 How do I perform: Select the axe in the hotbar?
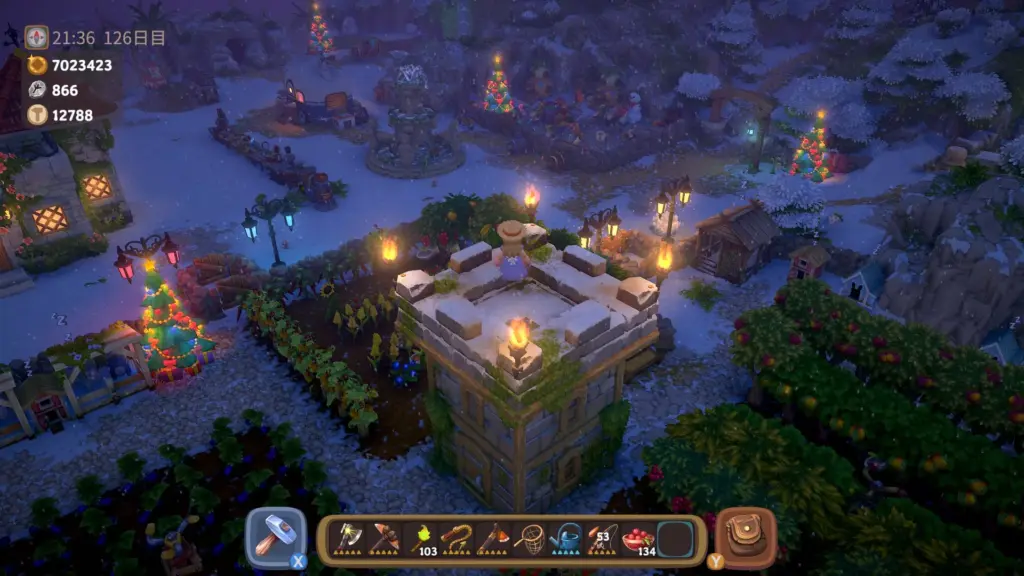(348, 538)
